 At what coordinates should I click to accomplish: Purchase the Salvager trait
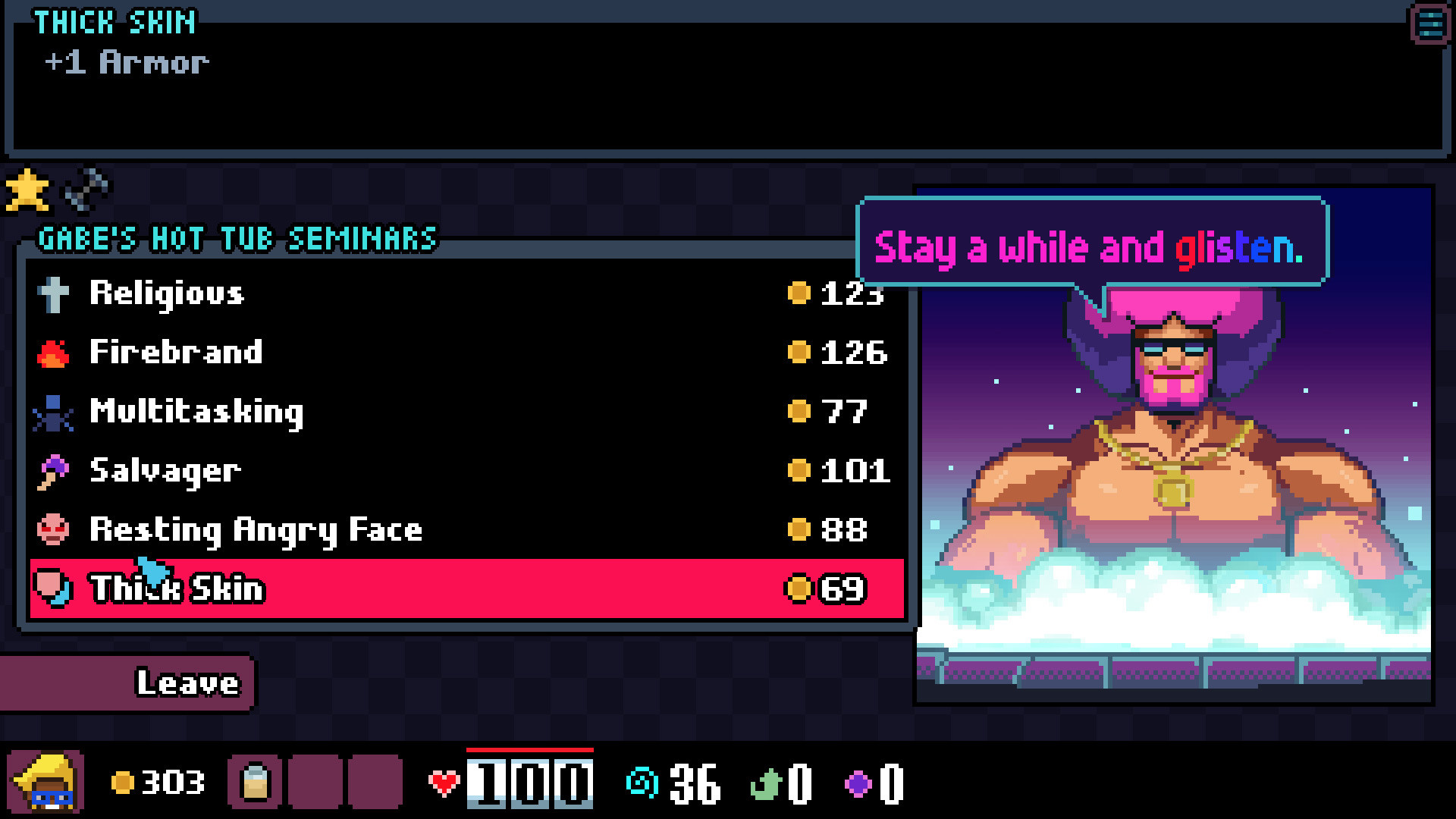pyautogui.click(x=466, y=471)
